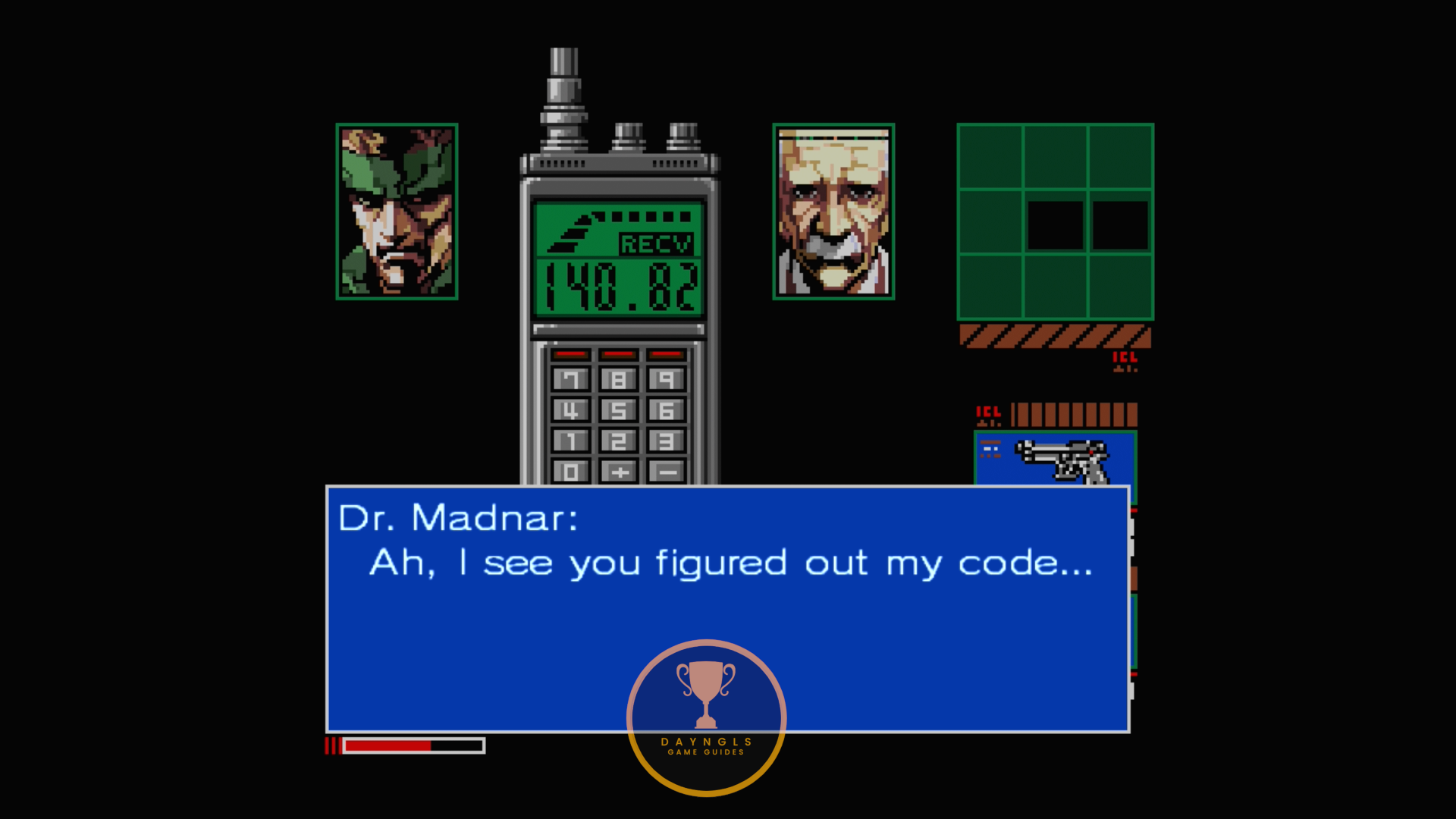
Task: Choose the 5 key on the keypad
Action: tap(619, 410)
